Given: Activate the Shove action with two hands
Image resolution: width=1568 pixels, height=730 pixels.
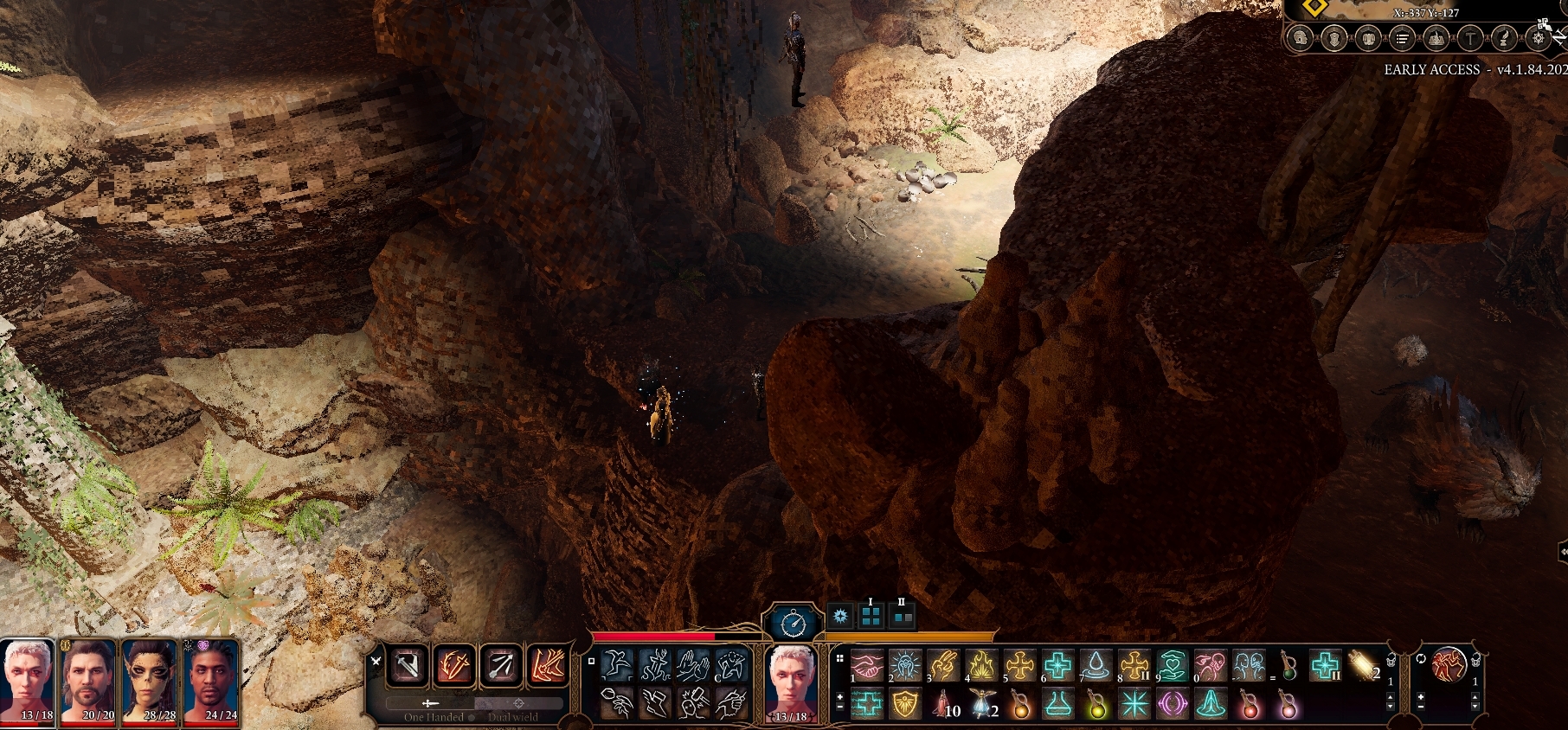Looking at the screenshot, I should pyautogui.click(x=693, y=666).
